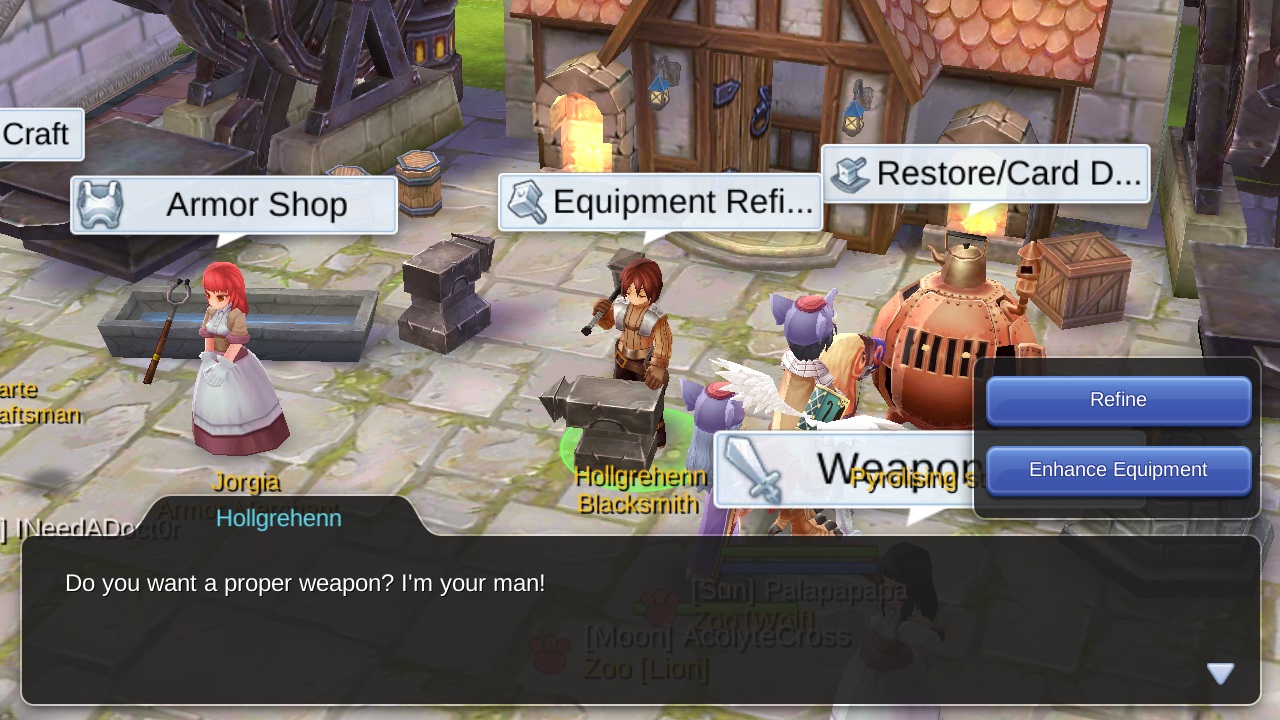
Task: Click the Hollgrehenn name tab on the dialog
Action: [279, 518]
